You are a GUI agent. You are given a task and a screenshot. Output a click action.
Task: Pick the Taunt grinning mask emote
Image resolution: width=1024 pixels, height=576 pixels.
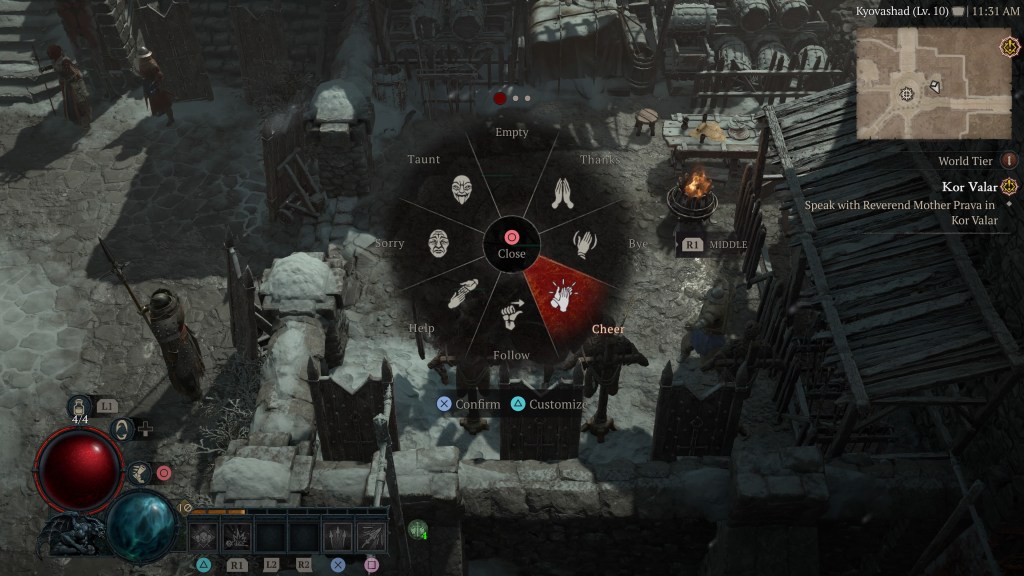(x=461, y=189)
